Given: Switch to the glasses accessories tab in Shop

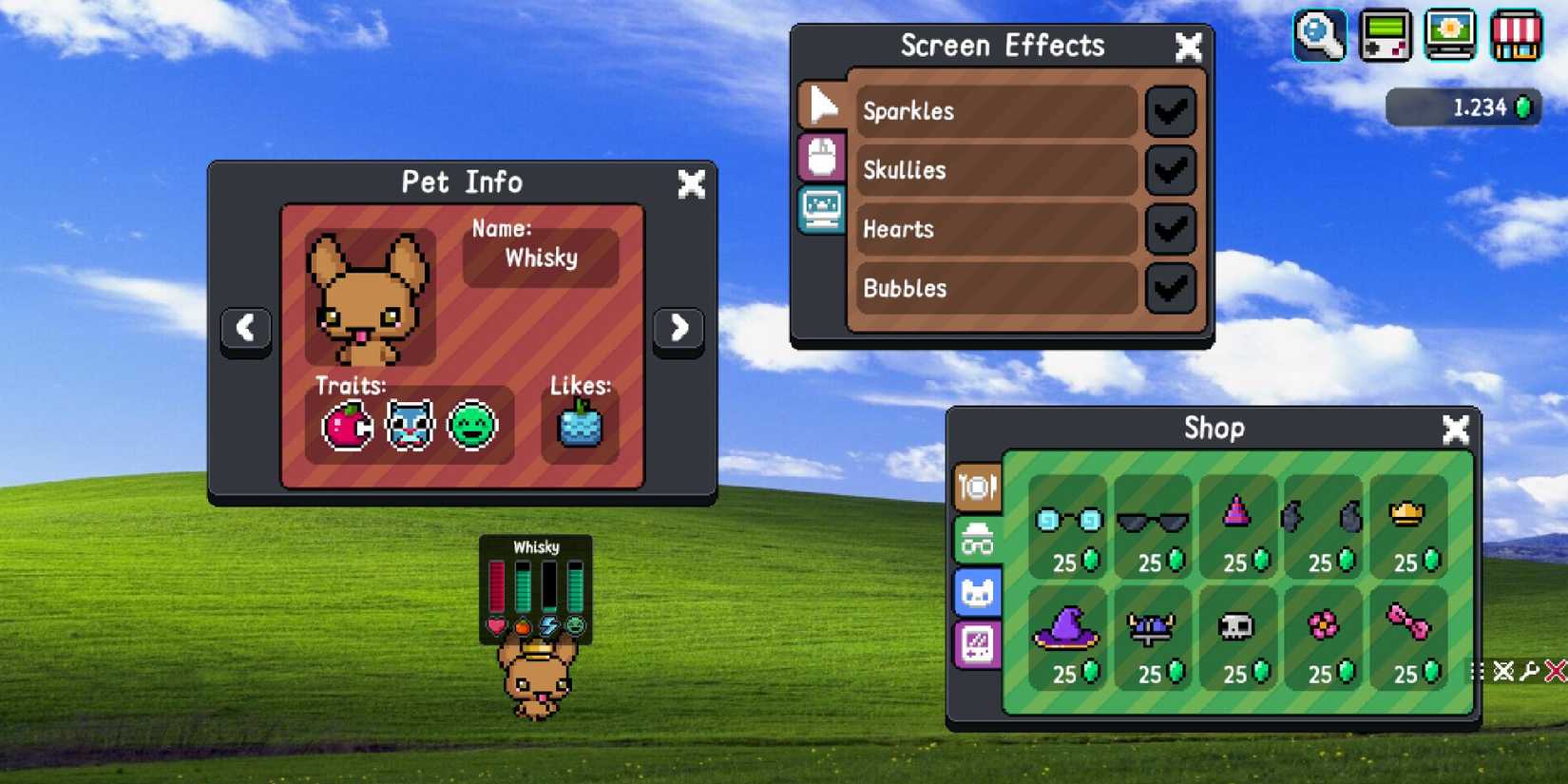Looking at the screenshot, I should pyautogui.click(x=977, y=539).
